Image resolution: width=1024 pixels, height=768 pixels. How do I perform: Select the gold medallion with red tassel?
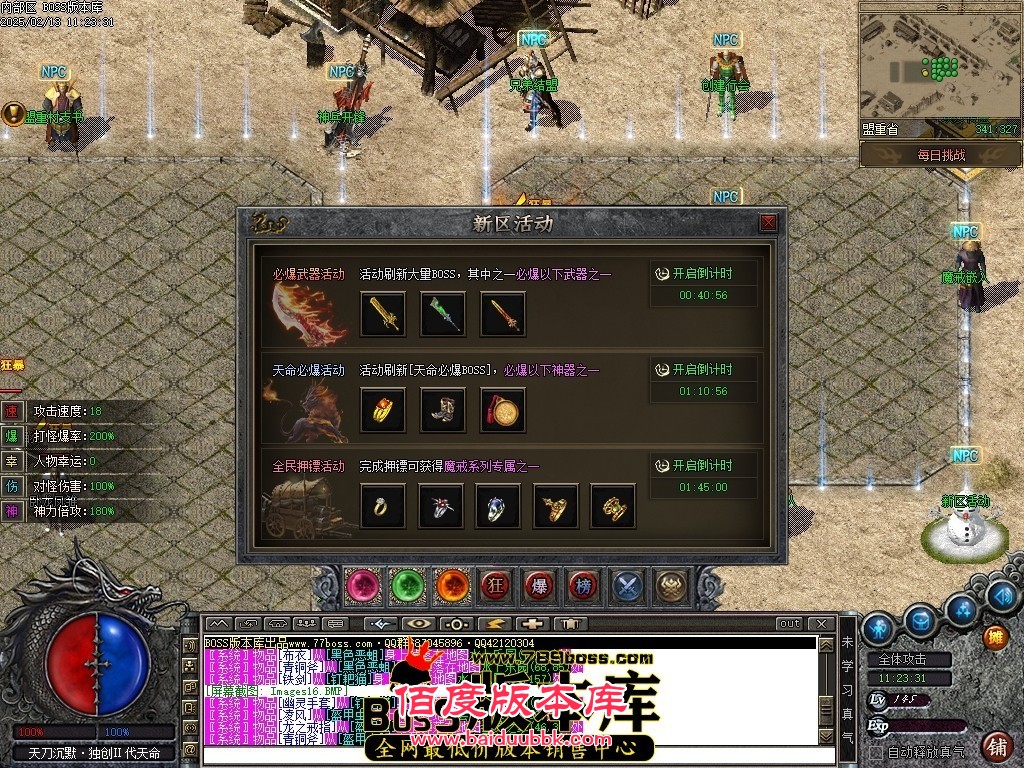pyautogui.click(x=501, y=410)
